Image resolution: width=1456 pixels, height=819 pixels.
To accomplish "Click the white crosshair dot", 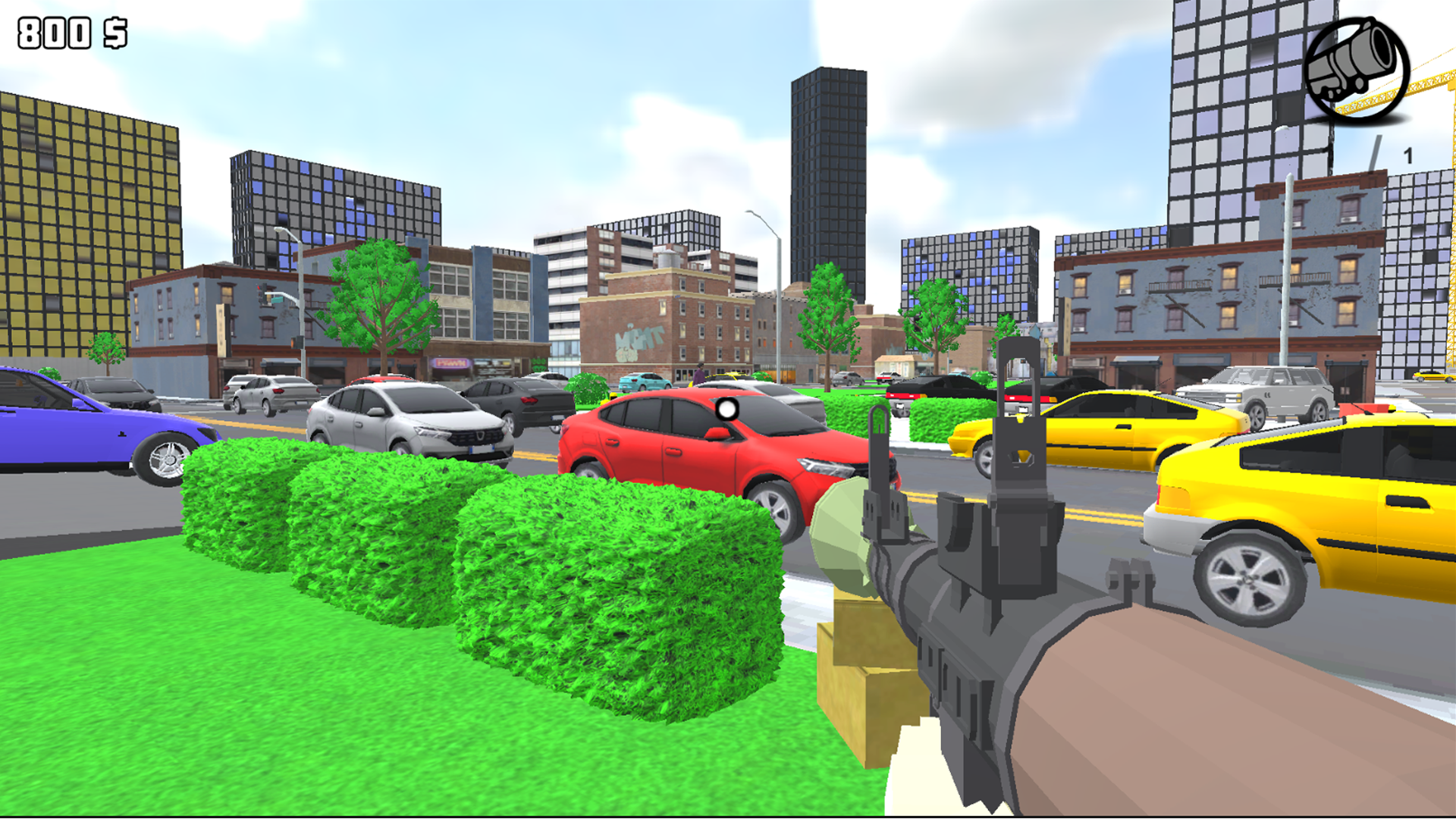I will point(726,410).
